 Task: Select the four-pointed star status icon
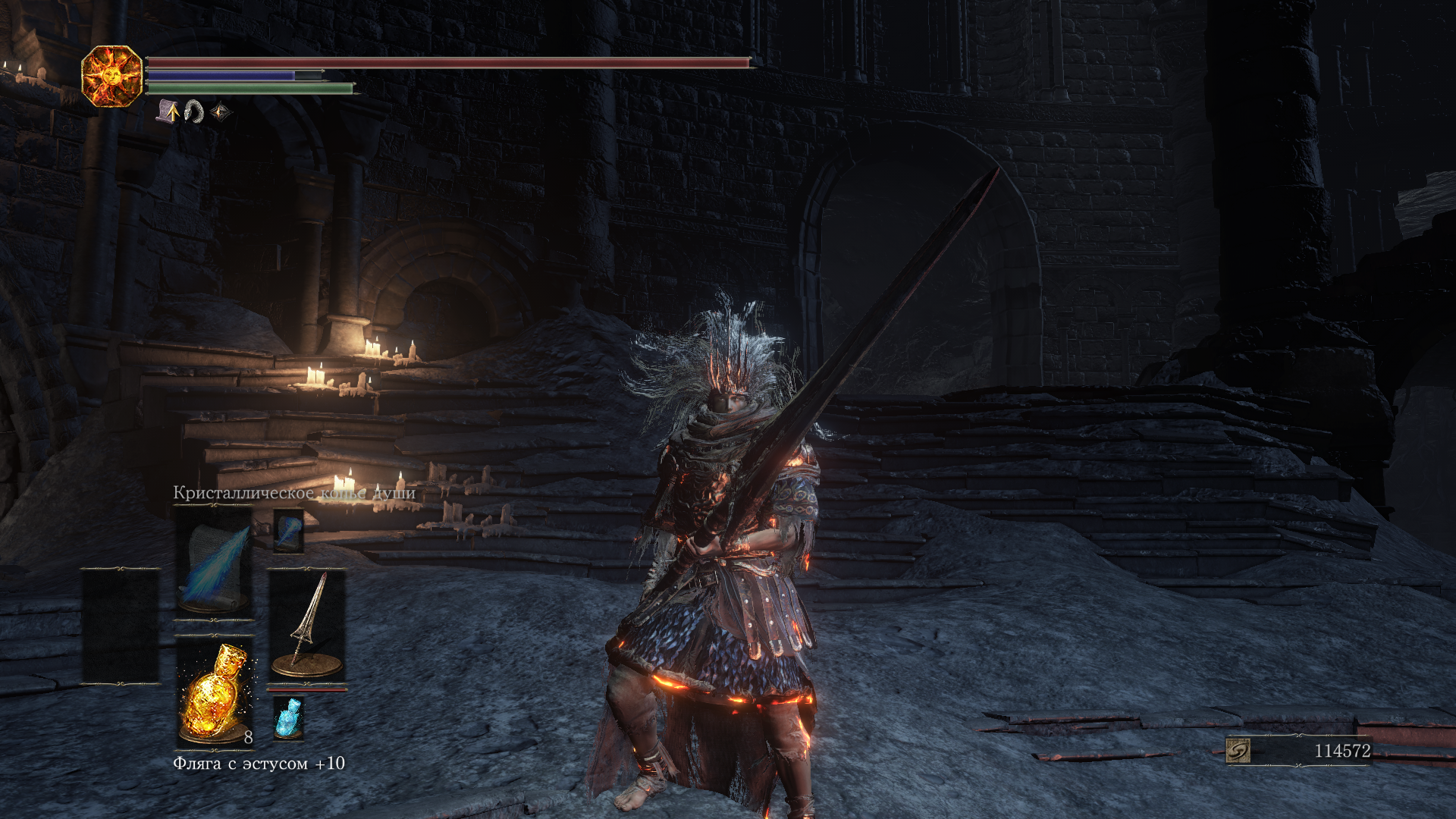(220, 112)
